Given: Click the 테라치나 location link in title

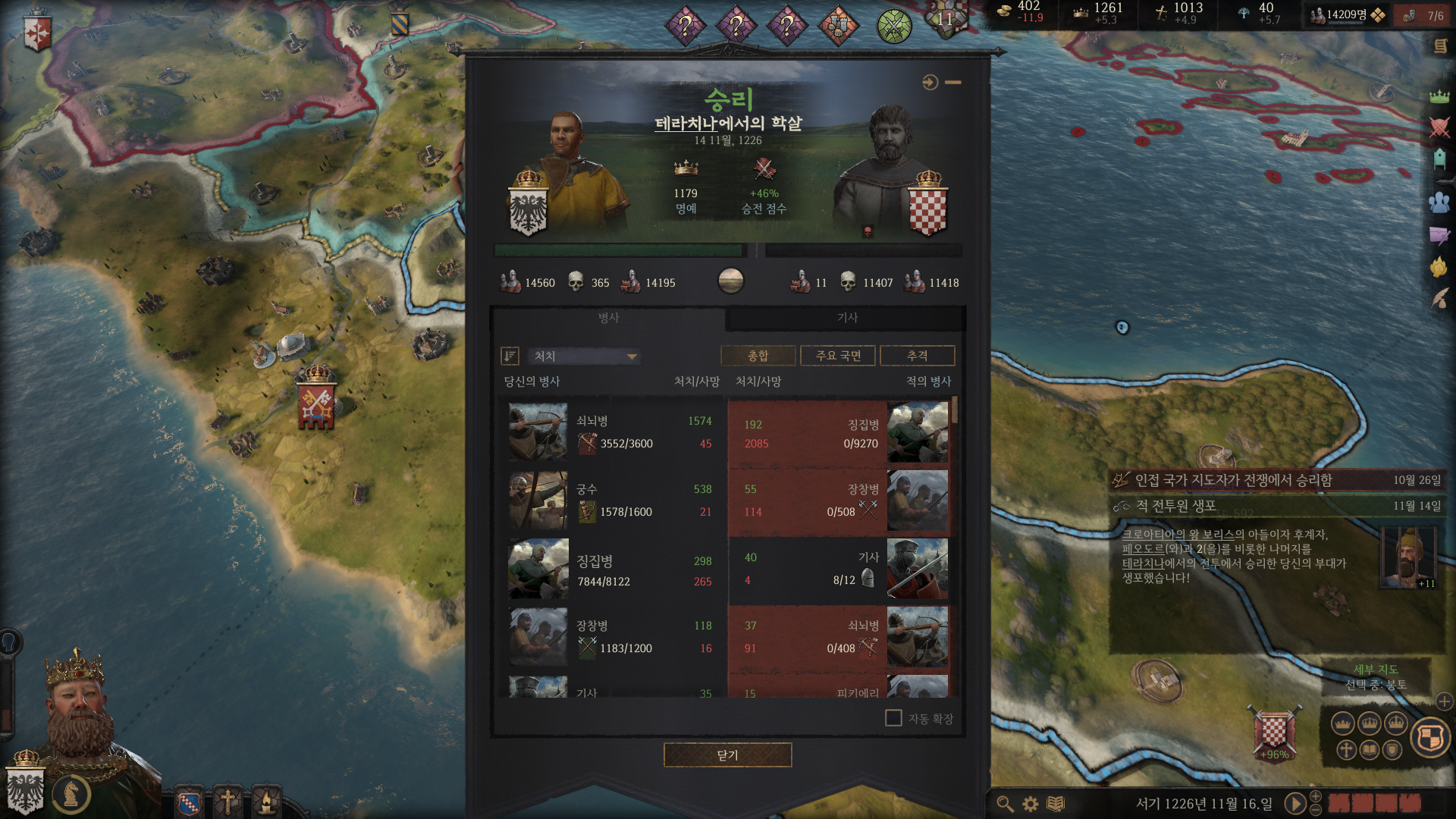Looking at the screenshot, I should click(686, 124).
